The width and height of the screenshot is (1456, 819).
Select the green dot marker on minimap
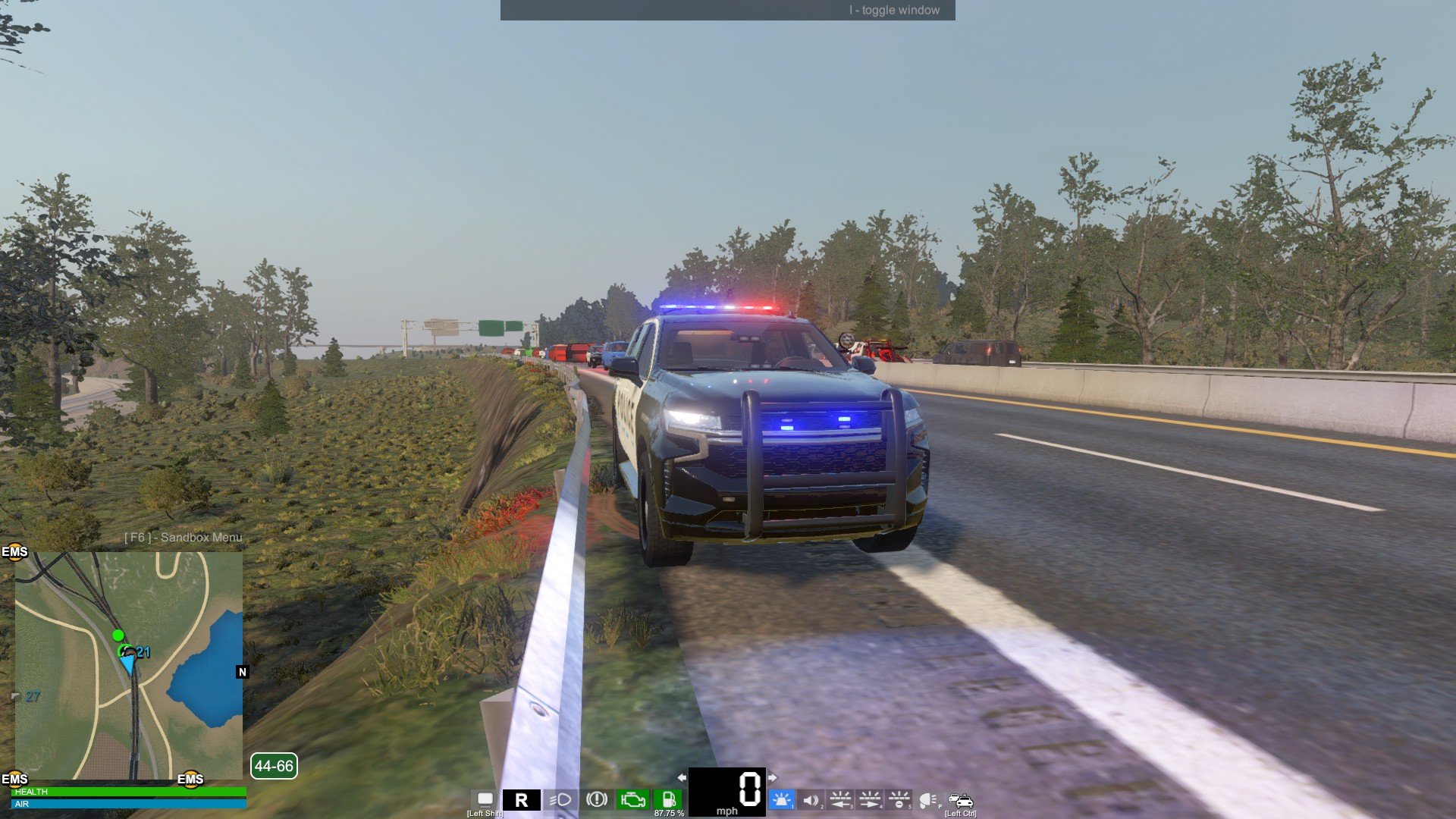[x=118, y=635]
